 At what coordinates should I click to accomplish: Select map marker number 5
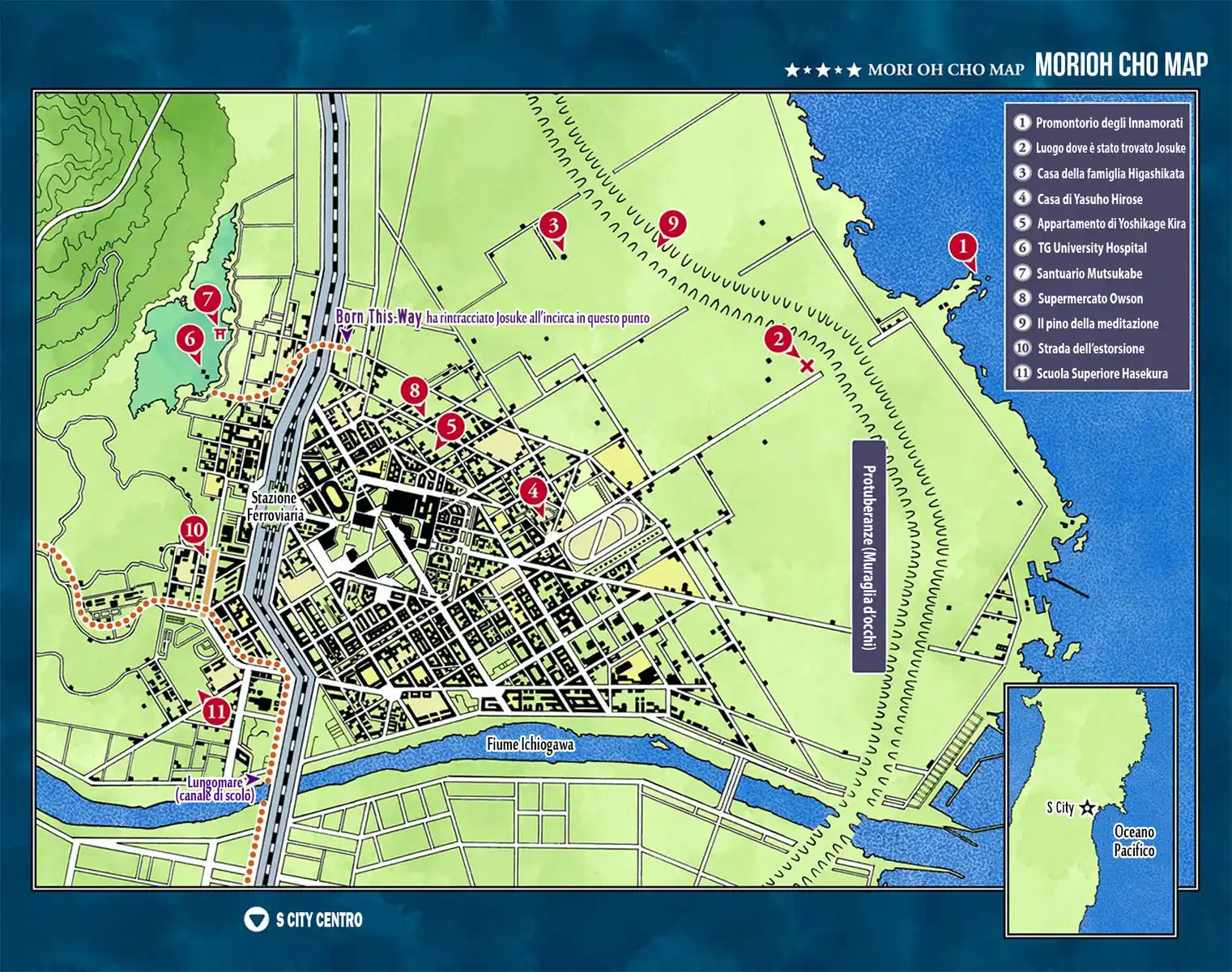pos(450,426)
